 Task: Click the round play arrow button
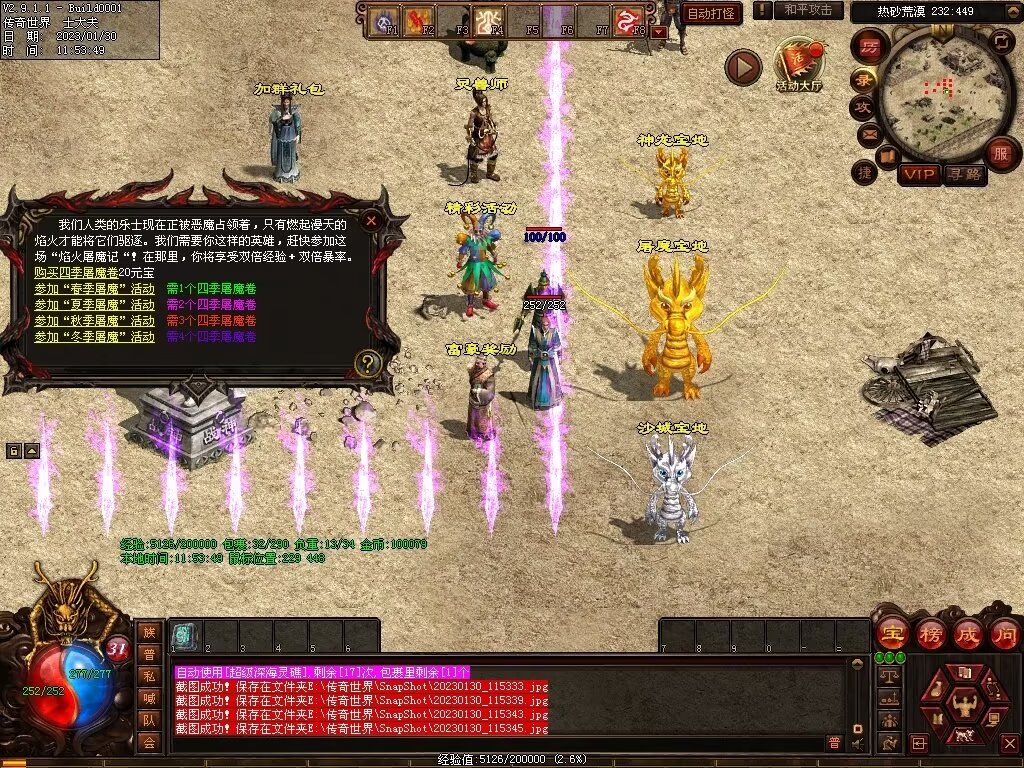point(743,67)
